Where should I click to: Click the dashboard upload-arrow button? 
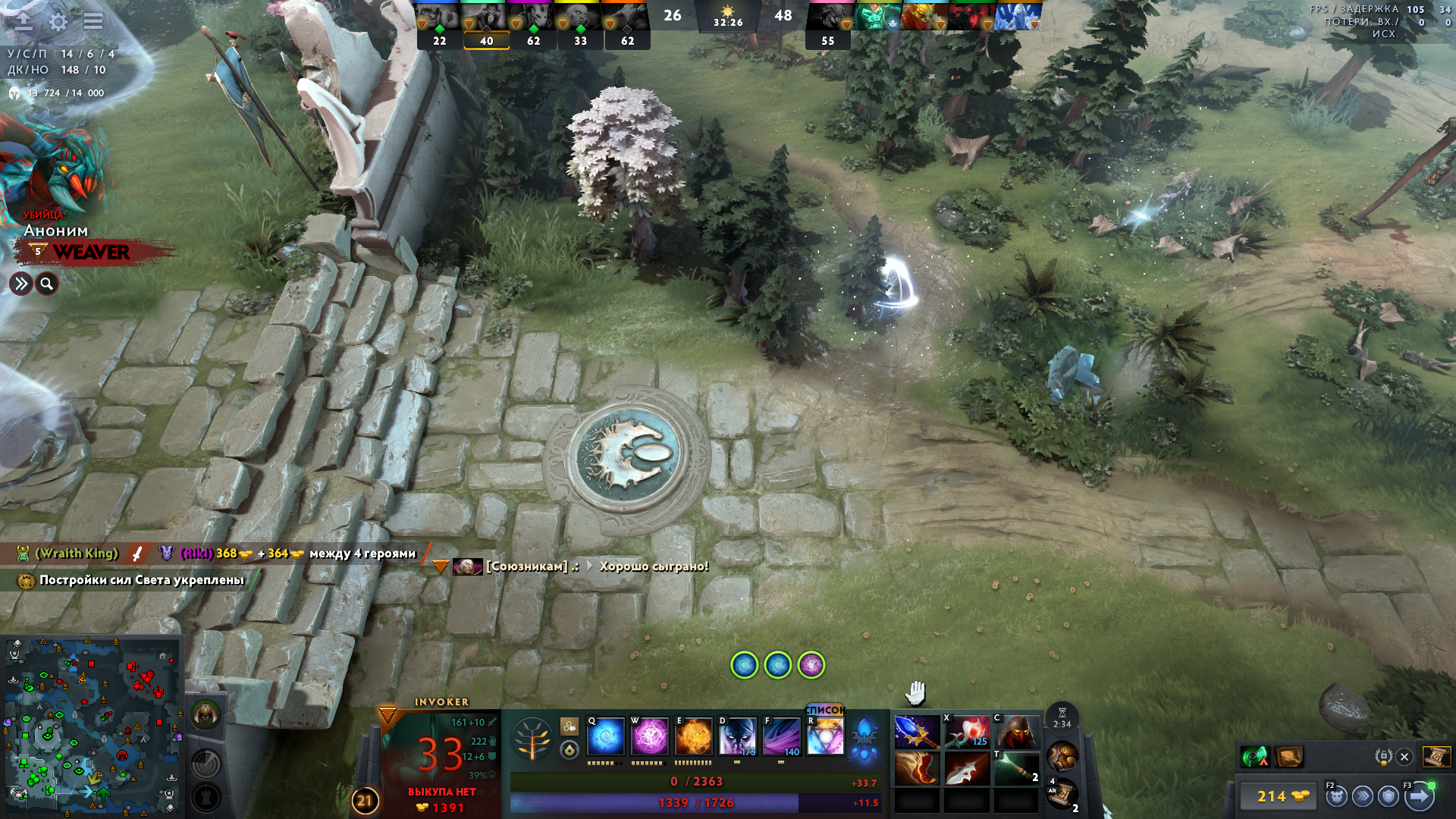[x=24, y=21]
